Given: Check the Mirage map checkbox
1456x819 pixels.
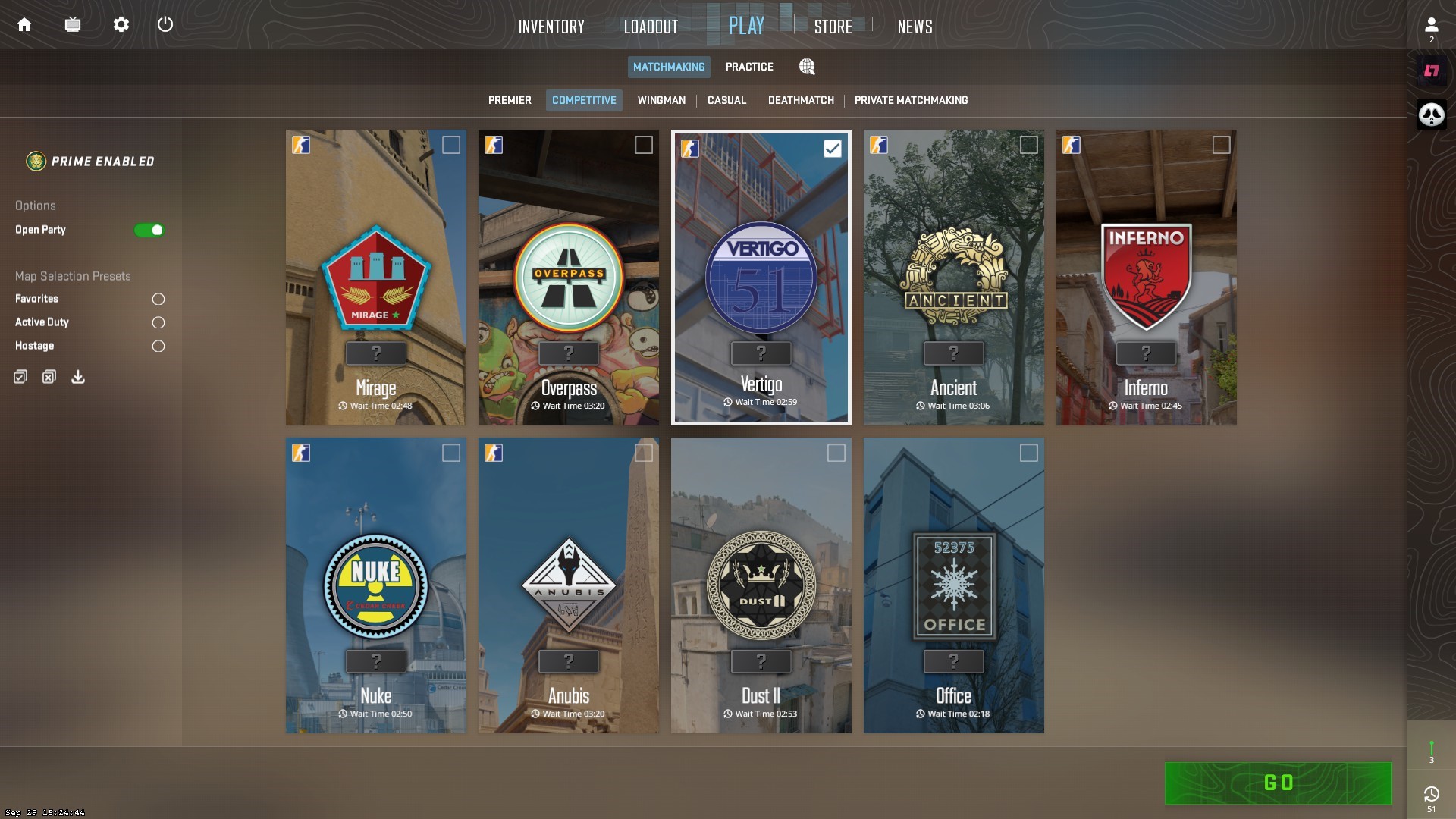Looking at the screenshot, I should point(451,145).
